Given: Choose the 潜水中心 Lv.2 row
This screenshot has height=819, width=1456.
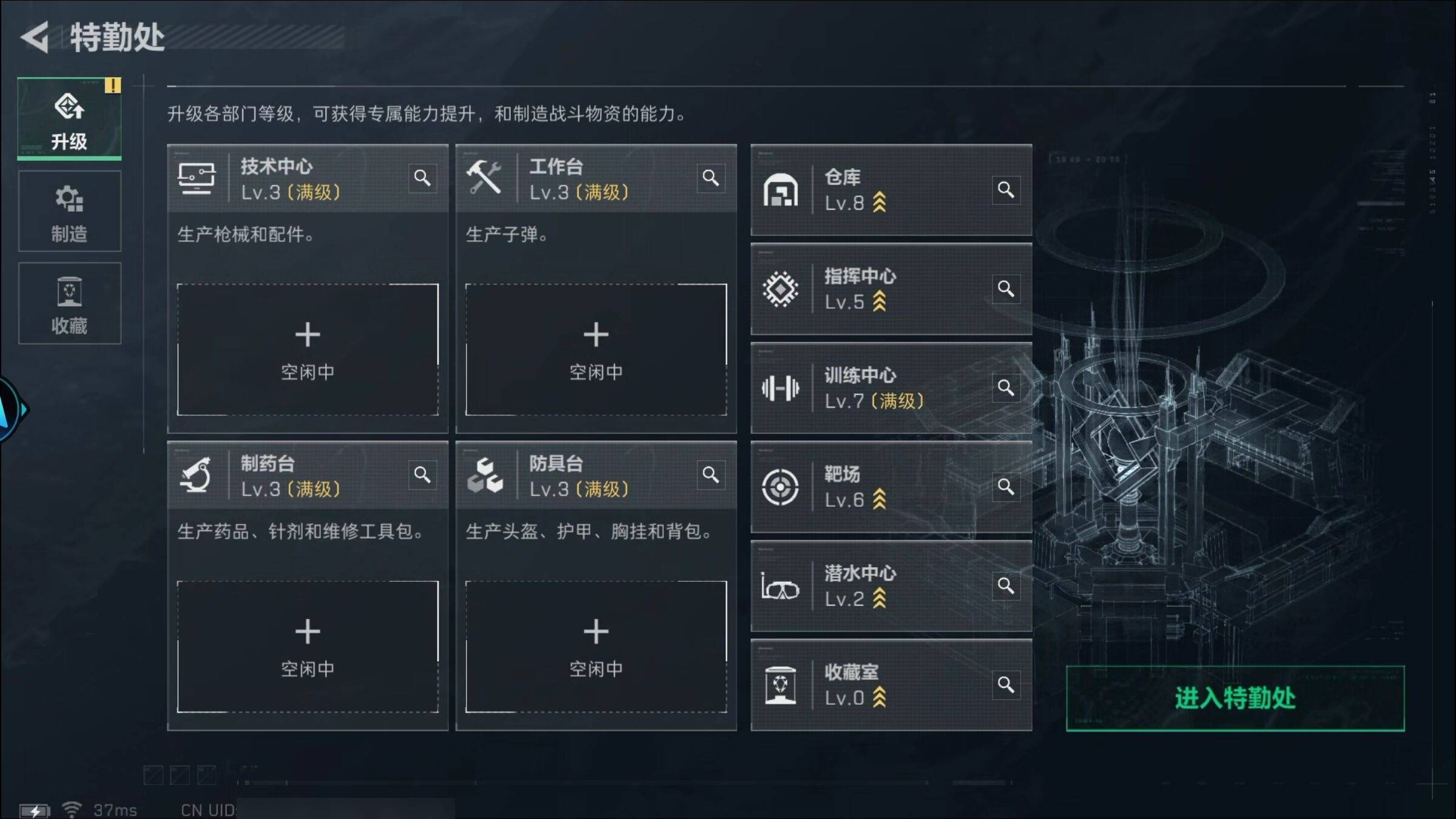Looking at the screenshot, I should coord(880,586).
